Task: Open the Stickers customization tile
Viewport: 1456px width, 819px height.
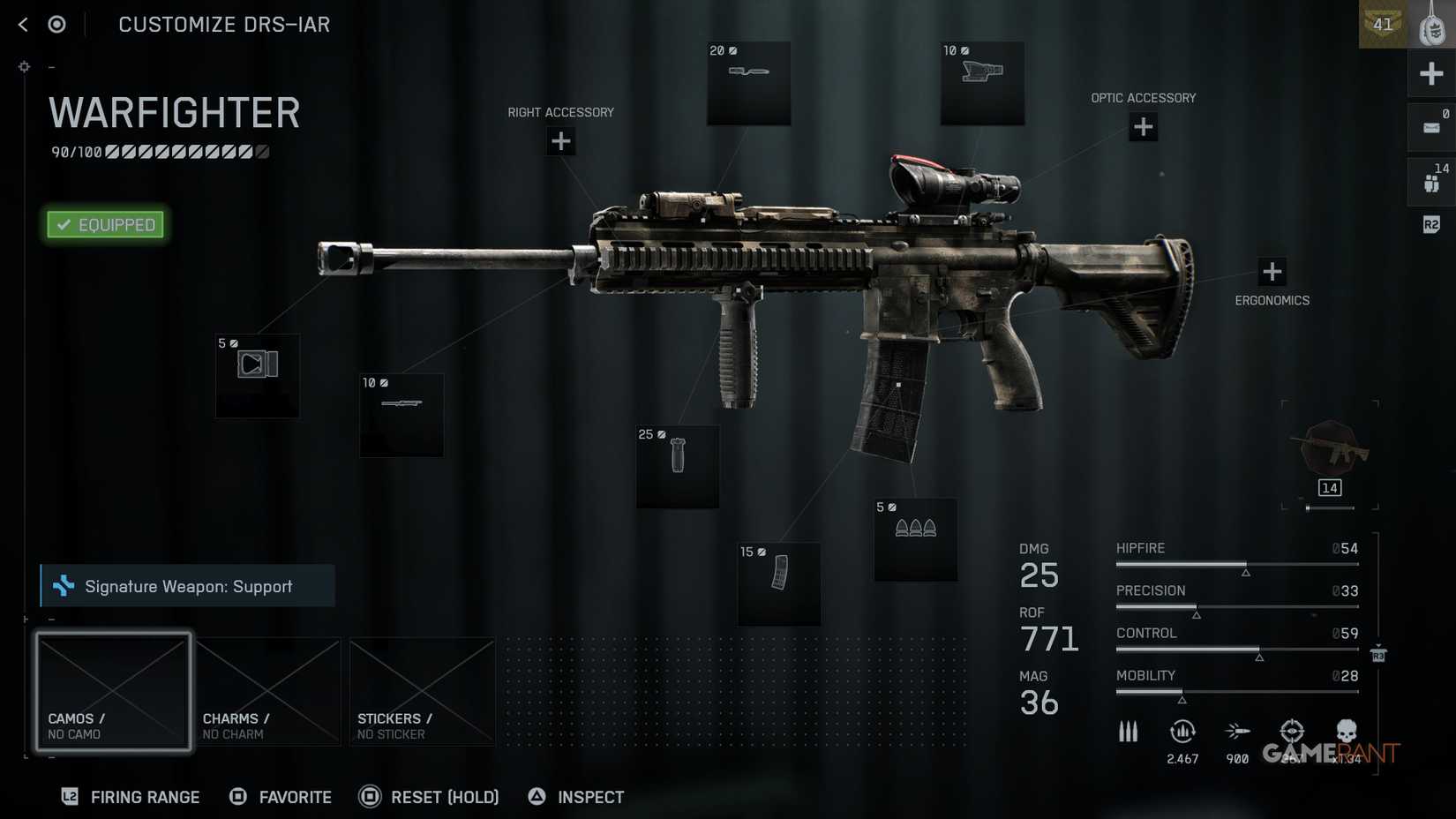Action: [423, 692]
